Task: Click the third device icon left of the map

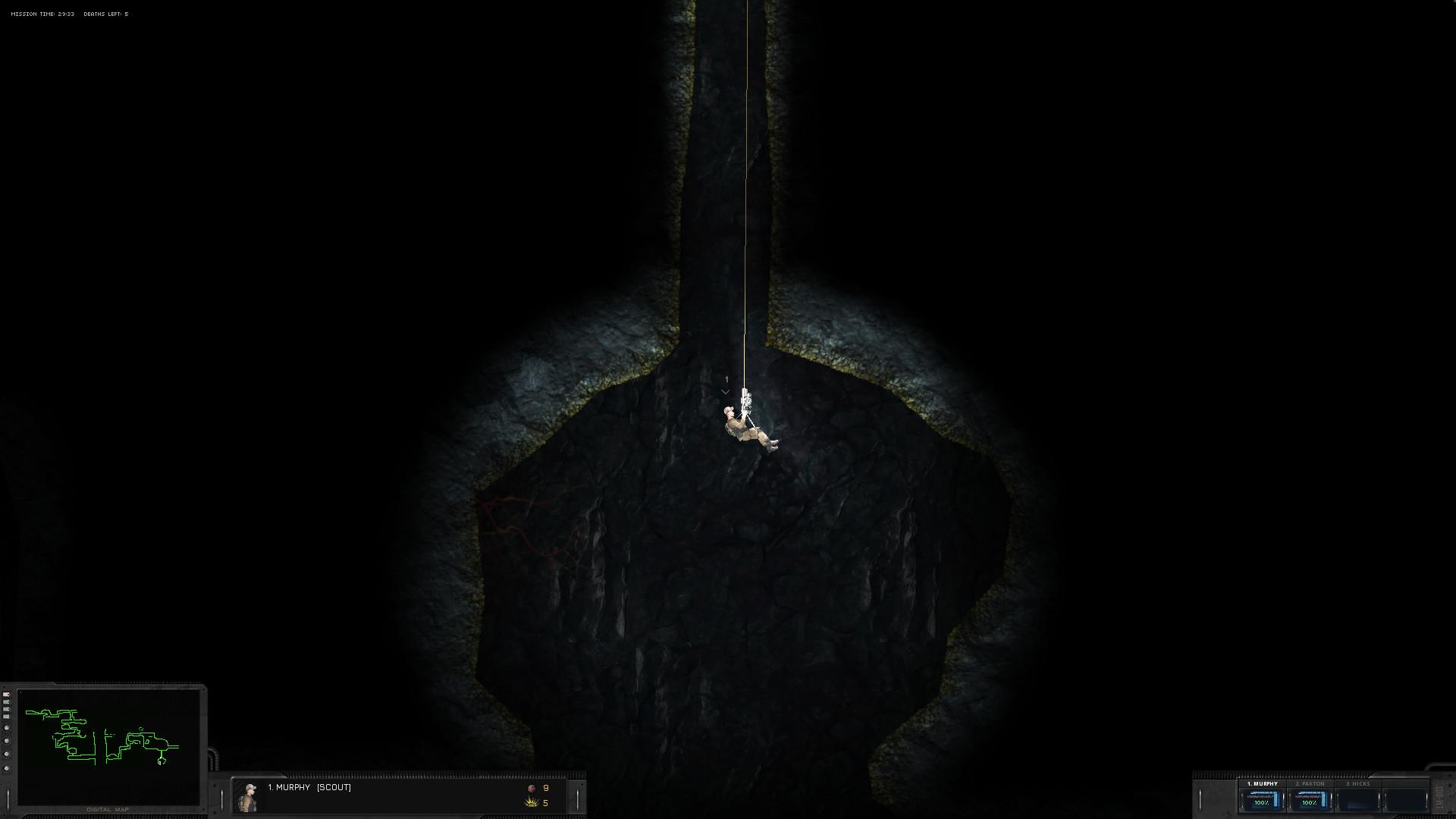Action: click(x=6, y=710)
